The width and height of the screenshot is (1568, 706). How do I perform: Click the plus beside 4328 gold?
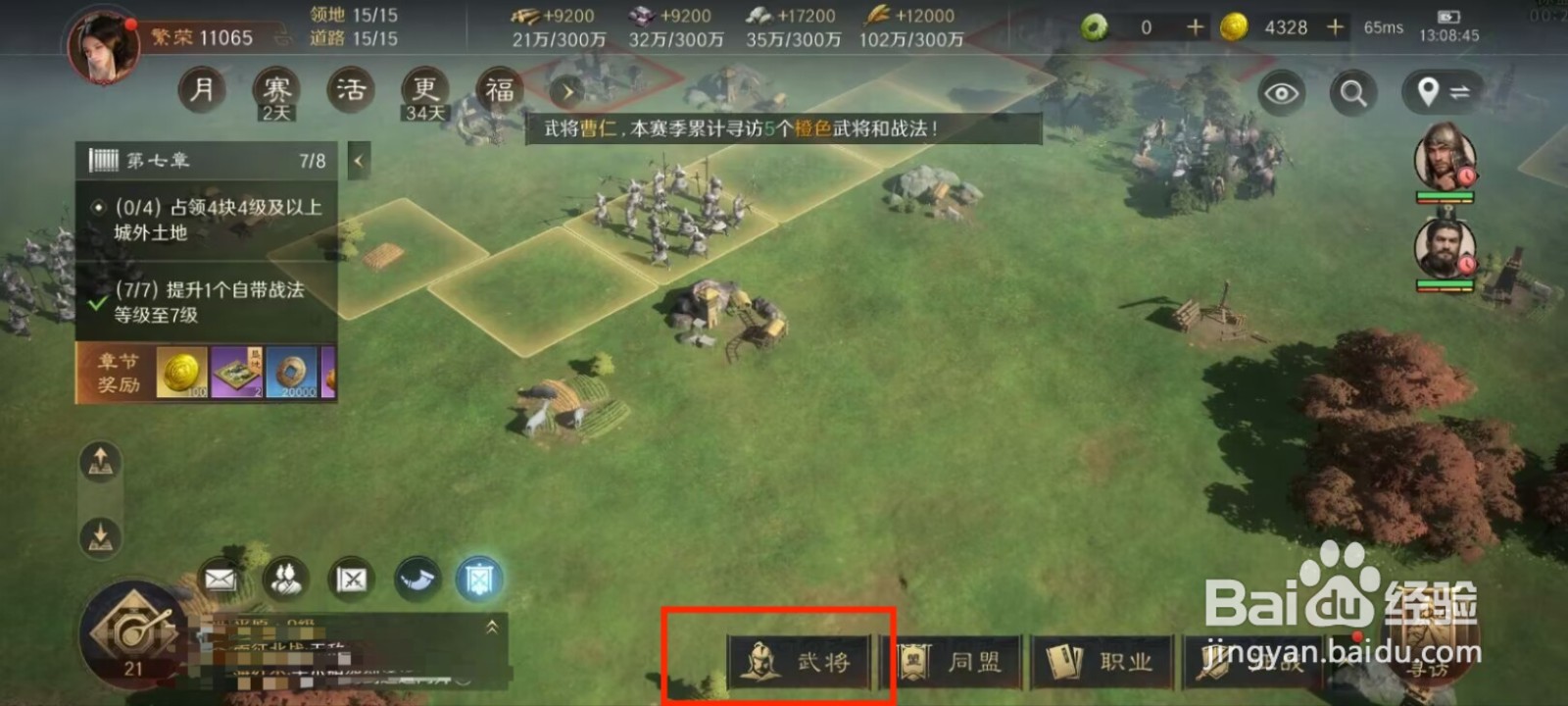(1336, 27)
